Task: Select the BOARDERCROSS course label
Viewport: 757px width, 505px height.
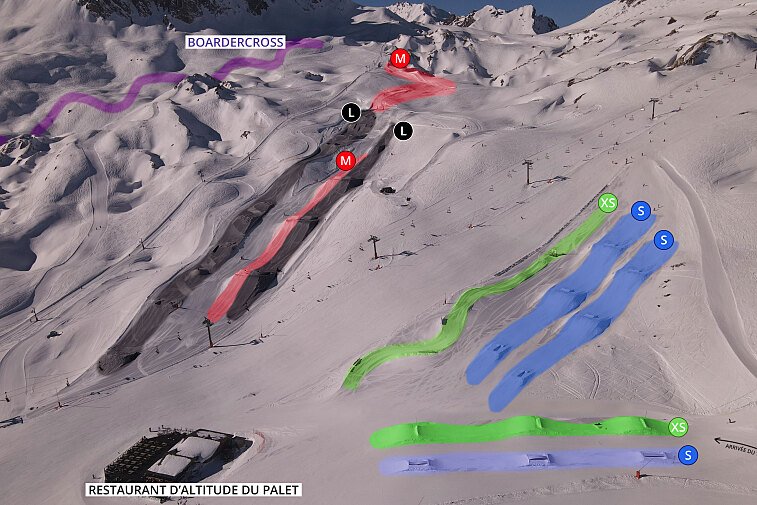Action: 236,43
